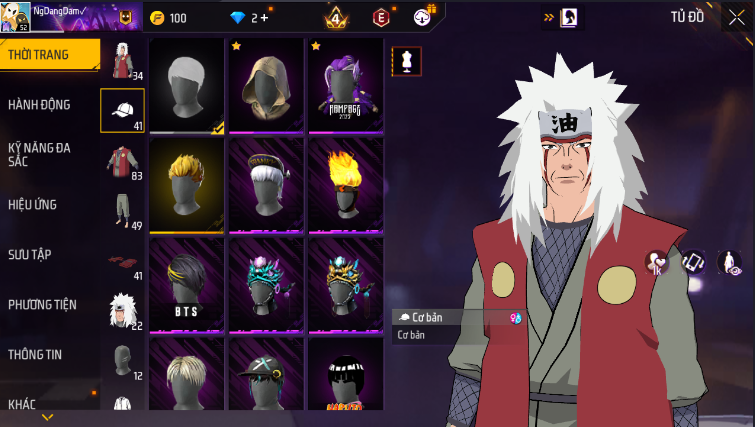
Task: Select the white cap headwear subcategory
Action: 122,110
